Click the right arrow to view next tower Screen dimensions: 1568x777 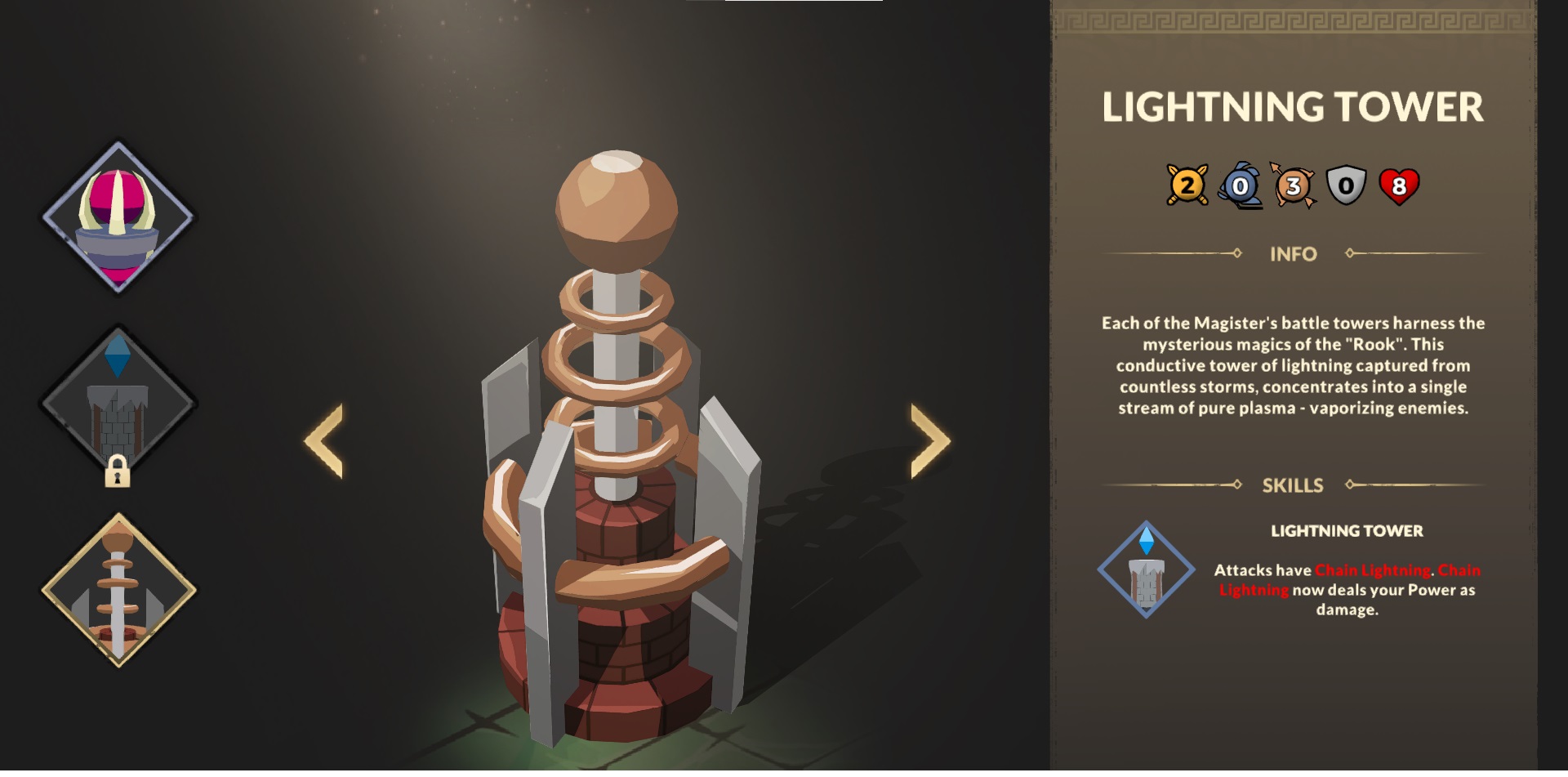click(927, 441)
